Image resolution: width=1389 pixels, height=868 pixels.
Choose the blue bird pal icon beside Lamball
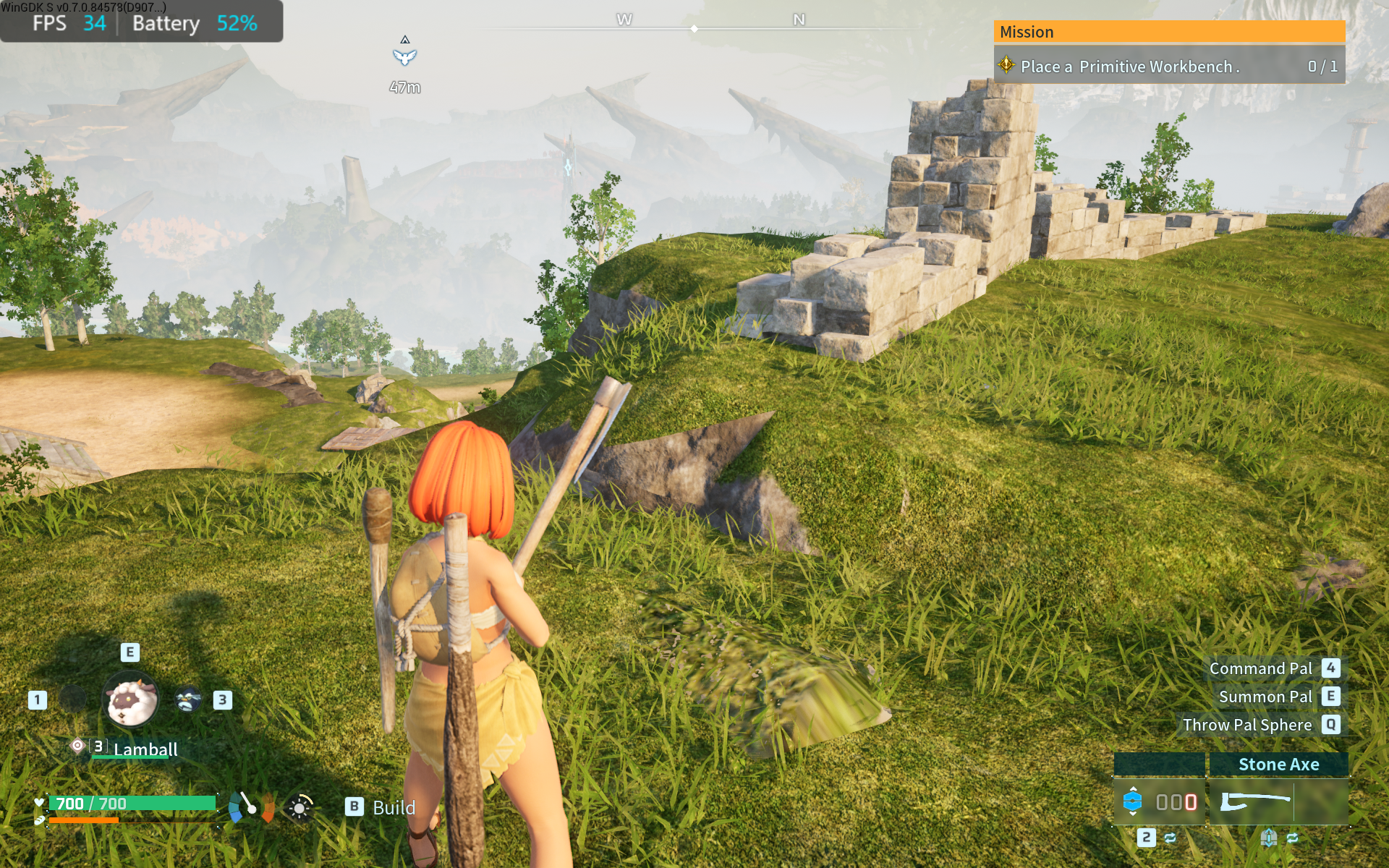188,700
